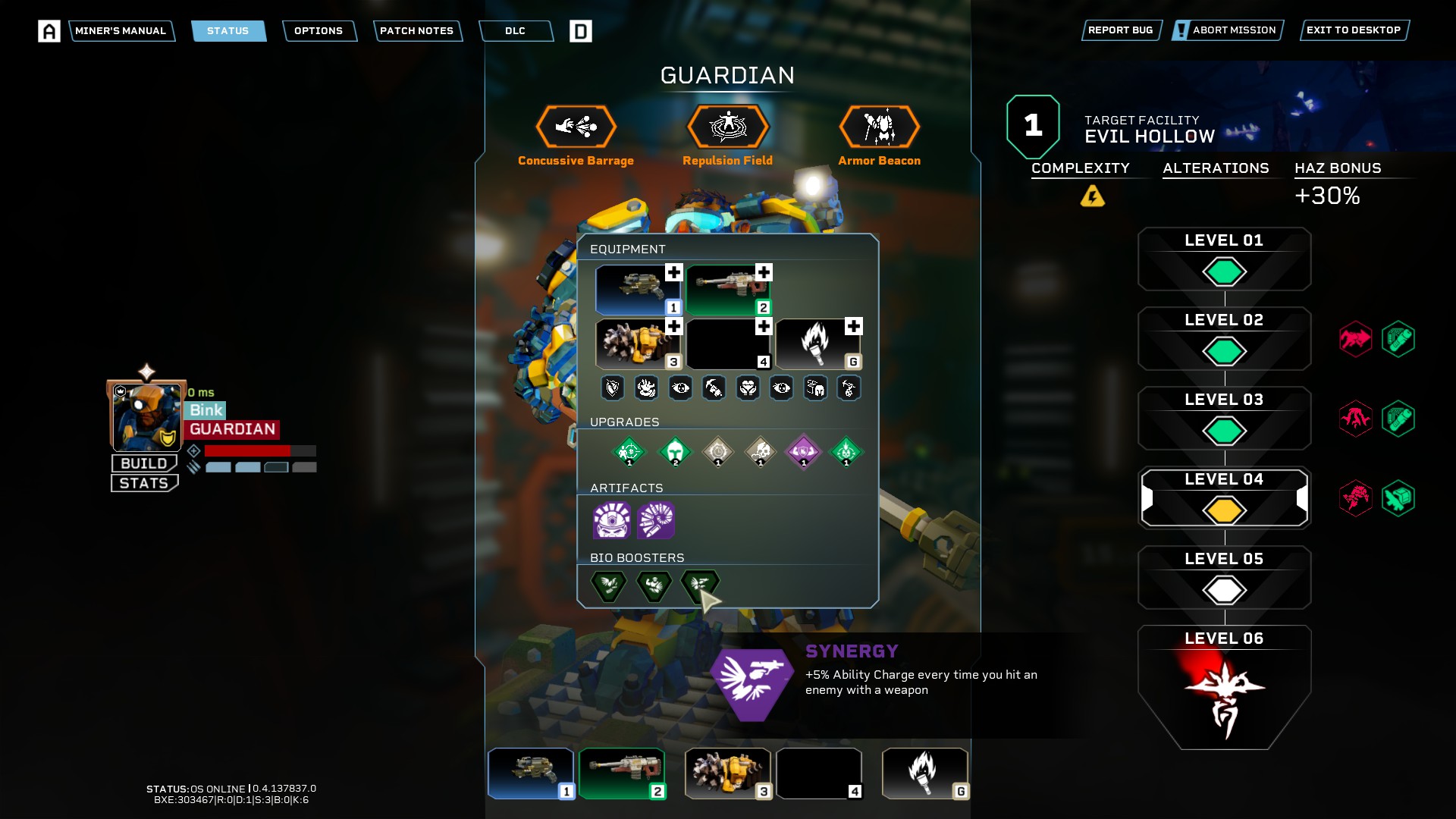
Task: Choose the Repulsion Field ability icon
Action: tap(727, 127)
